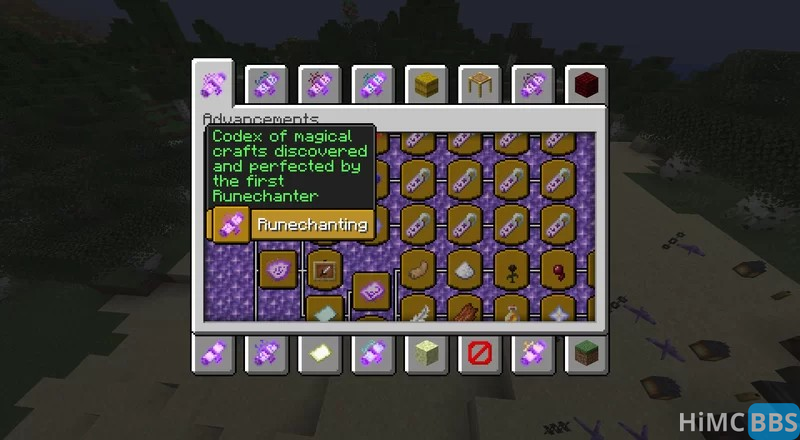Switch to the dark red block tab
This screenshot has width=800, height=440.
[585, 84]
